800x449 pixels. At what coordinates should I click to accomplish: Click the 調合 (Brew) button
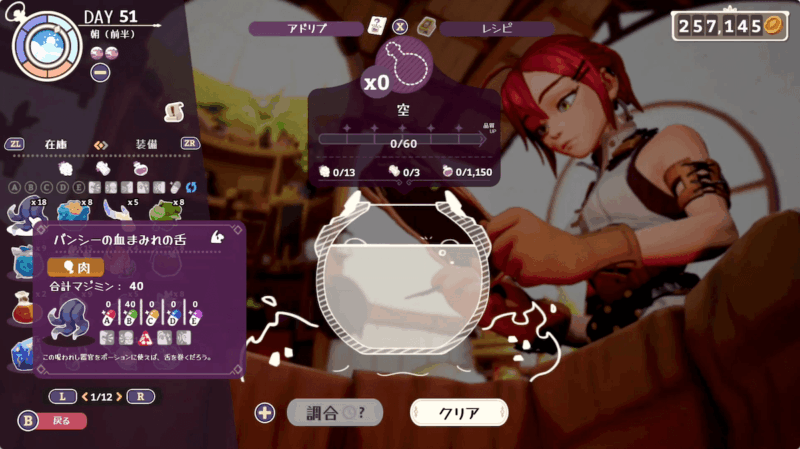click(334, 412)
